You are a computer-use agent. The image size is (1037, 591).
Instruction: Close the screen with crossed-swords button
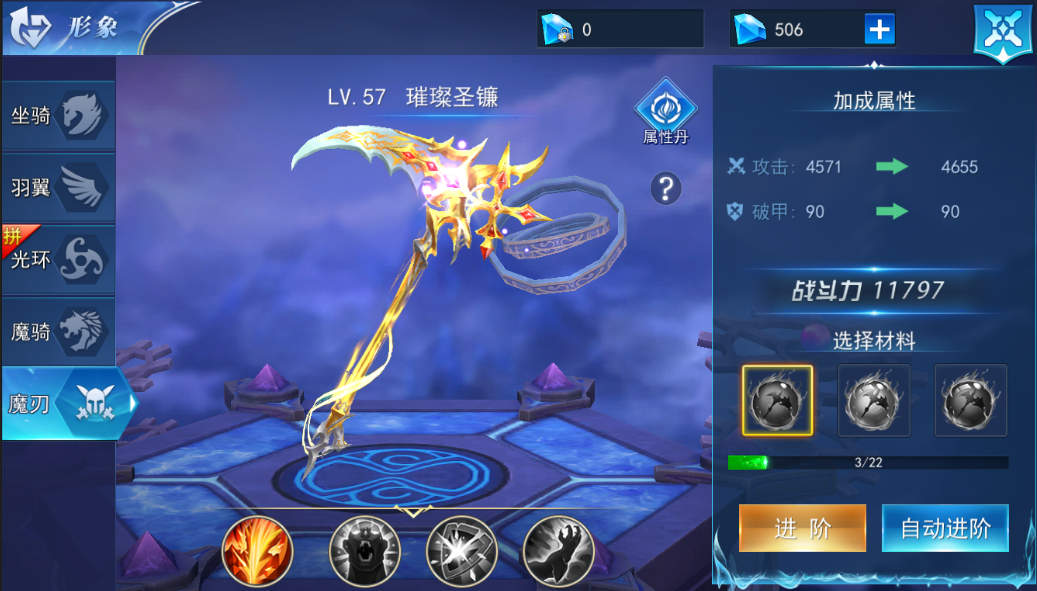tap(1003, 30)
